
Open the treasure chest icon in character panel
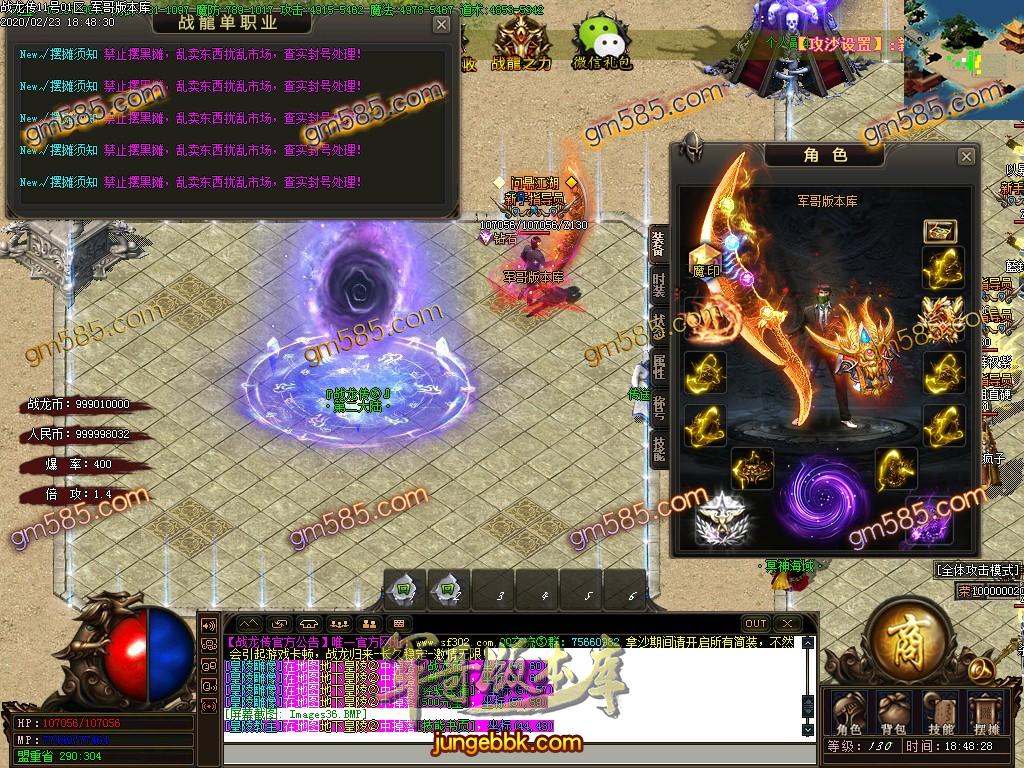click(x=940, y=232)
